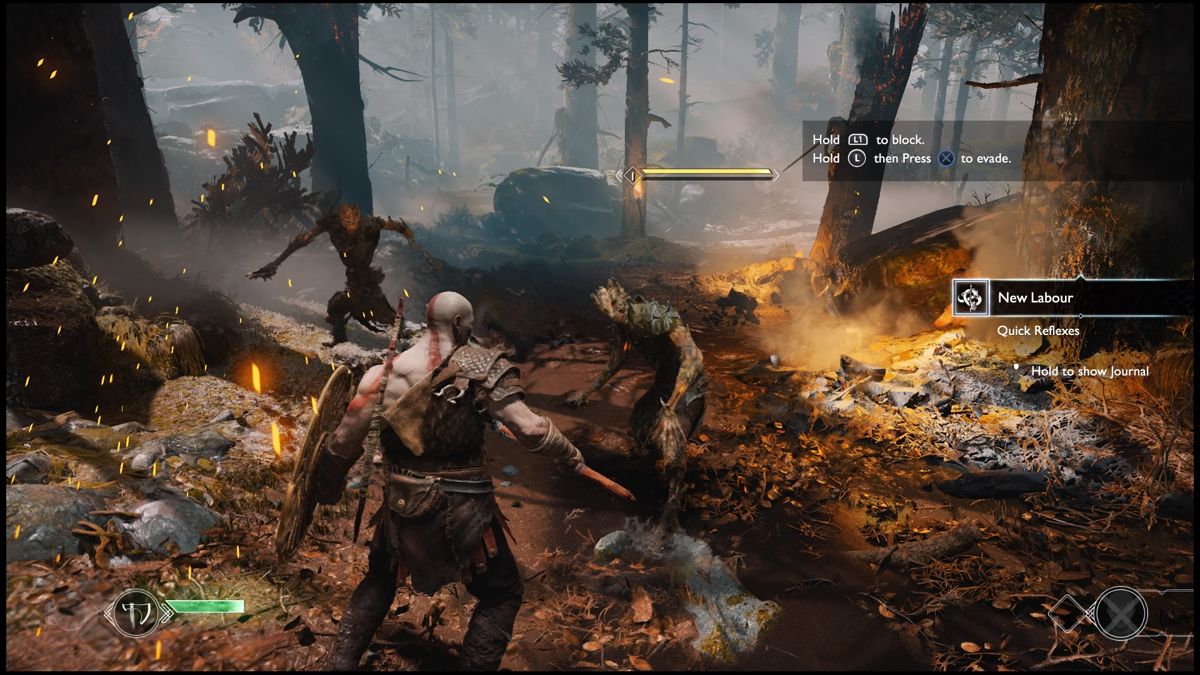The width and height of the screenshot is (1200, 675).
Task: Click the crossed-out circular ability icon
Action: pyautogui.click(x=1120, y=612)
